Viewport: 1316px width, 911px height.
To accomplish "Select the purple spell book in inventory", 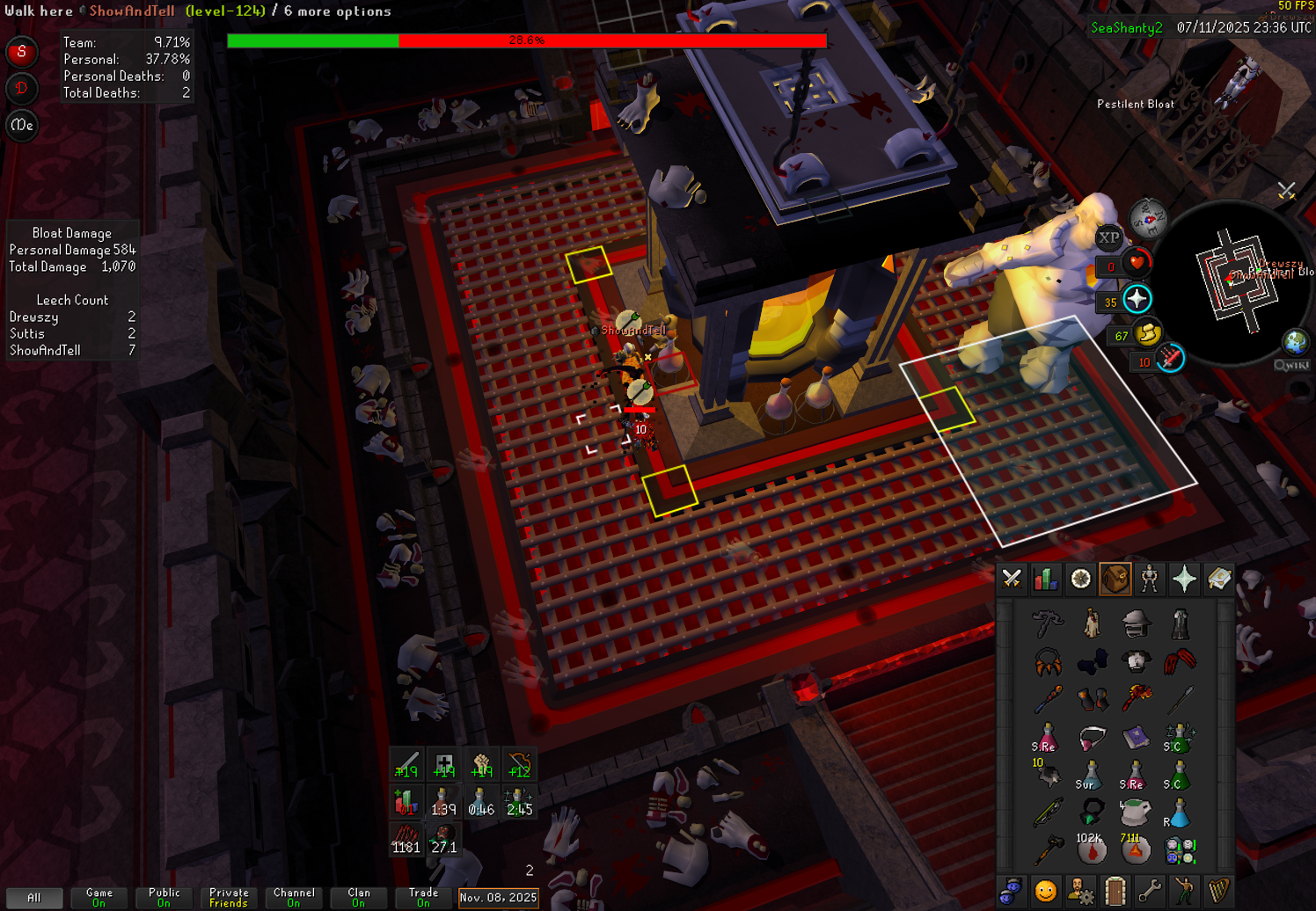I will [1136, 737].
